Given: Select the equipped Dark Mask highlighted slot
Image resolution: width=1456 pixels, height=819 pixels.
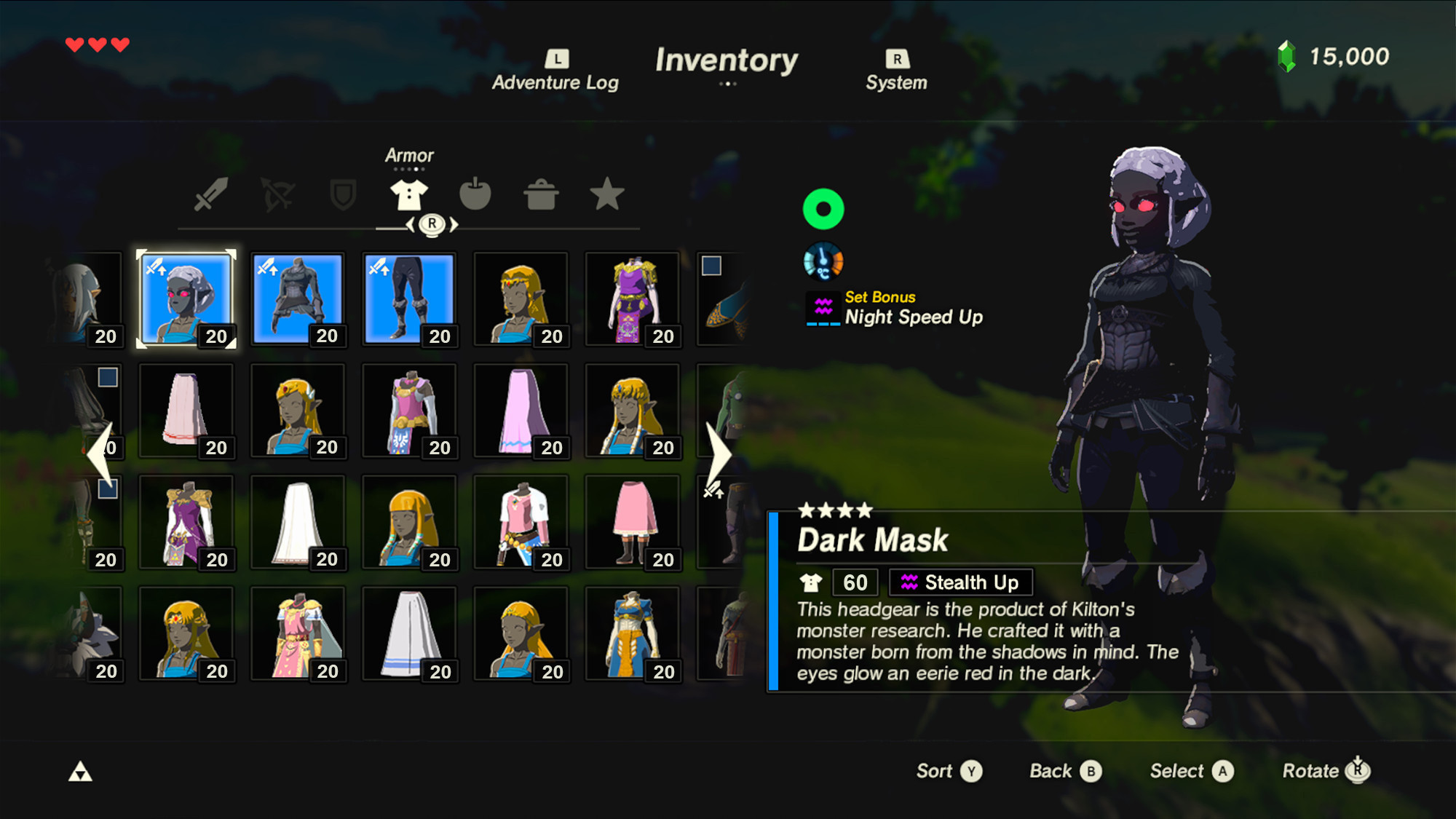Looking at the screenshot, I should coord(186,298).
